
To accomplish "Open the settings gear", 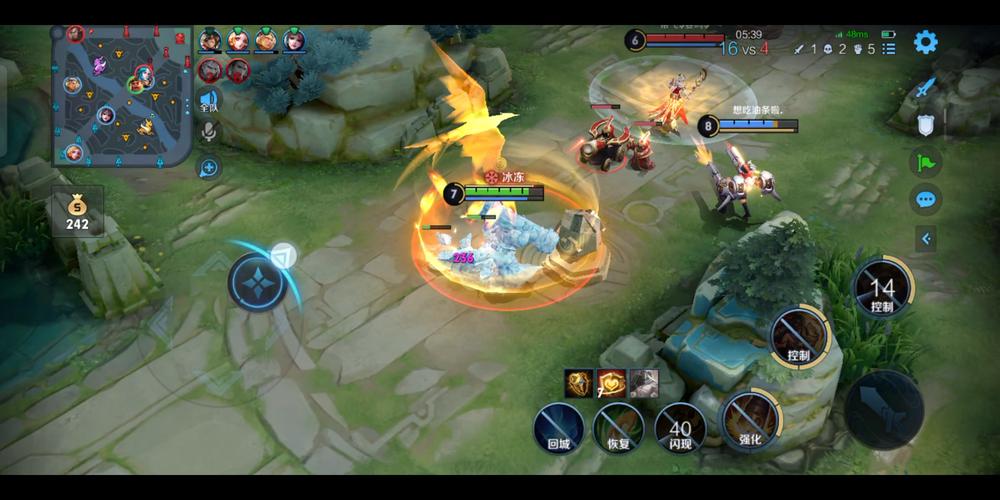I will click(926, 42).
